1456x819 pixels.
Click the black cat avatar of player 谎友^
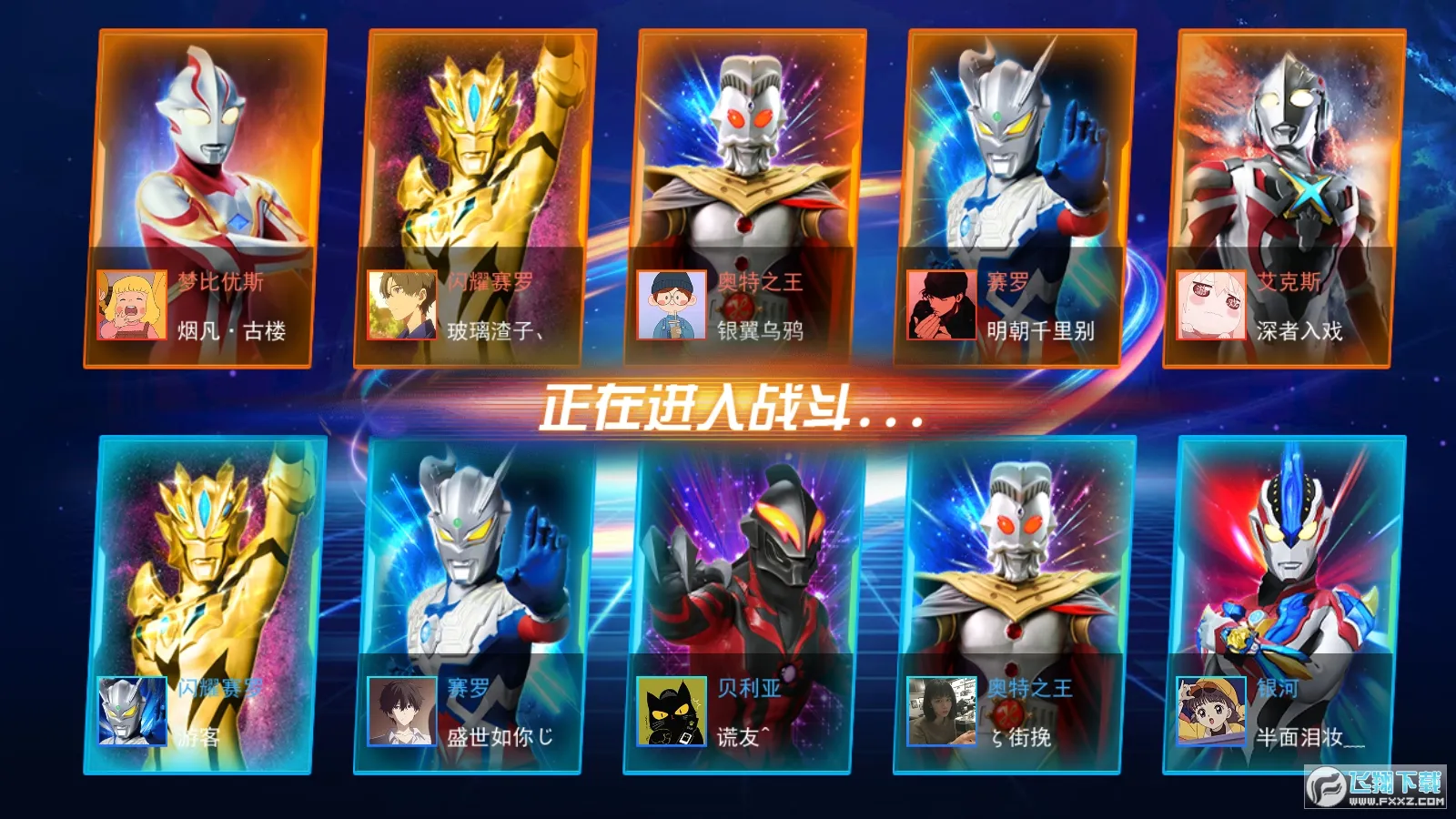pyautogui.click(x=669, y=714)
